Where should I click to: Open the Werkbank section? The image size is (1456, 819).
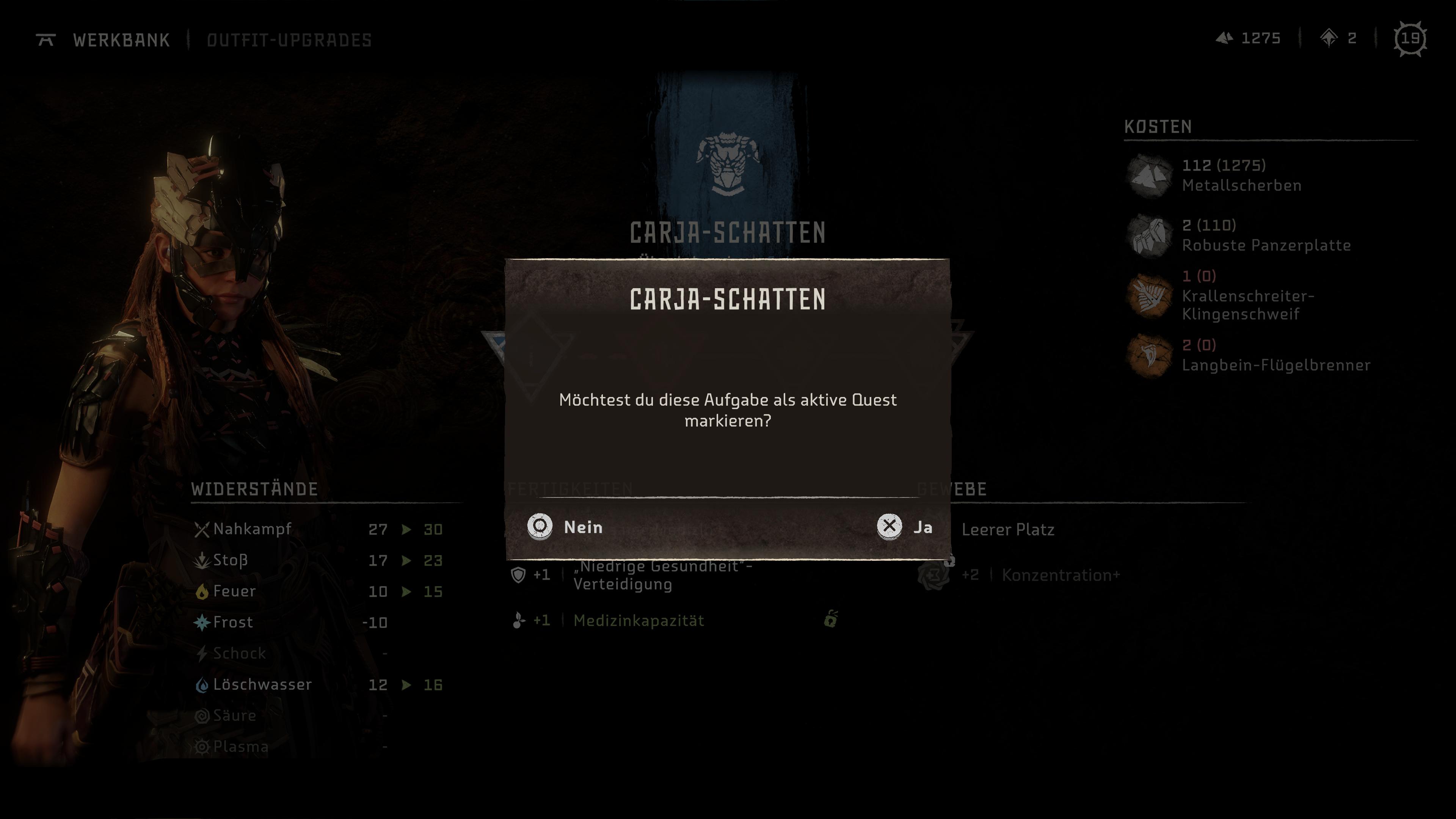pyautogui.click(x=121, y=40)
